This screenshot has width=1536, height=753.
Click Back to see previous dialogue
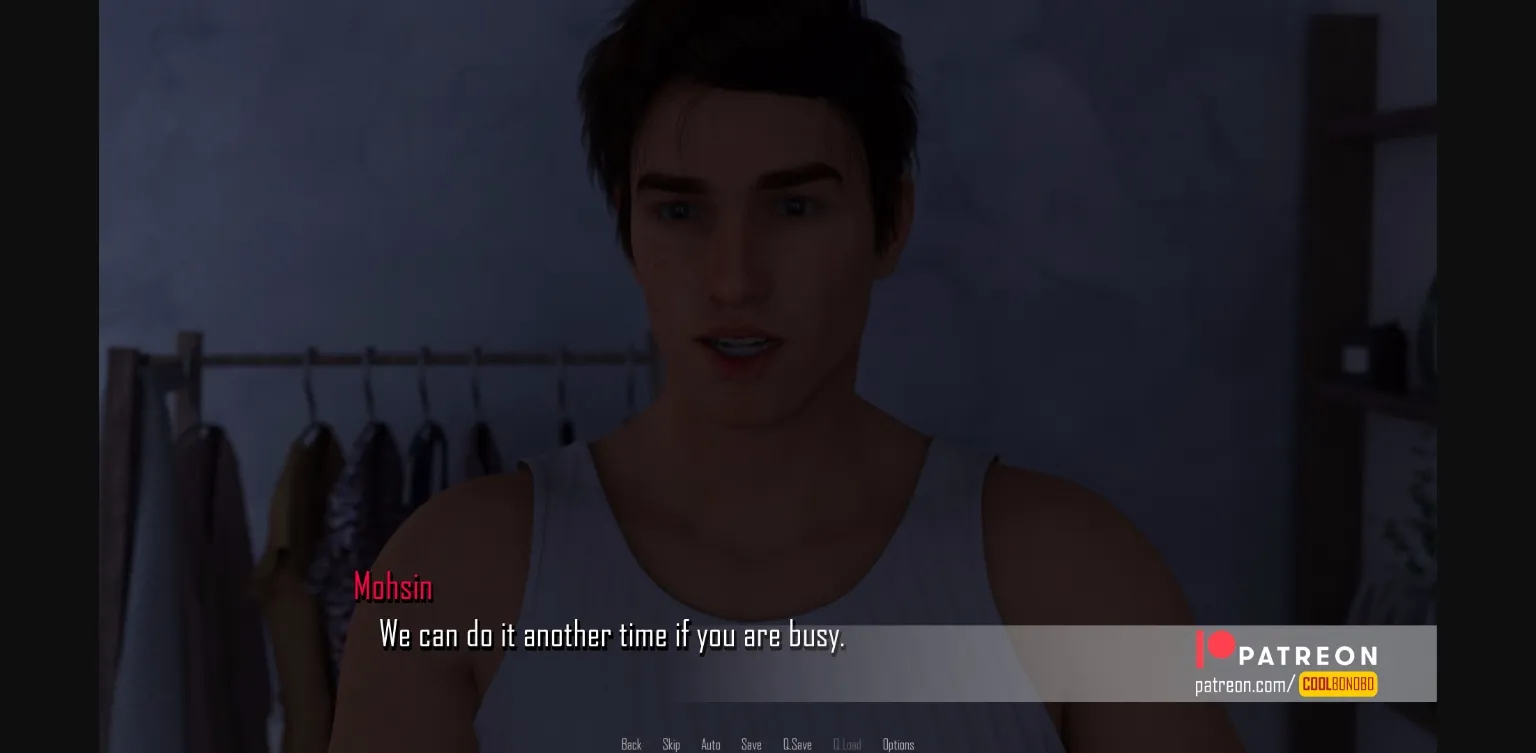pos(631,744)
